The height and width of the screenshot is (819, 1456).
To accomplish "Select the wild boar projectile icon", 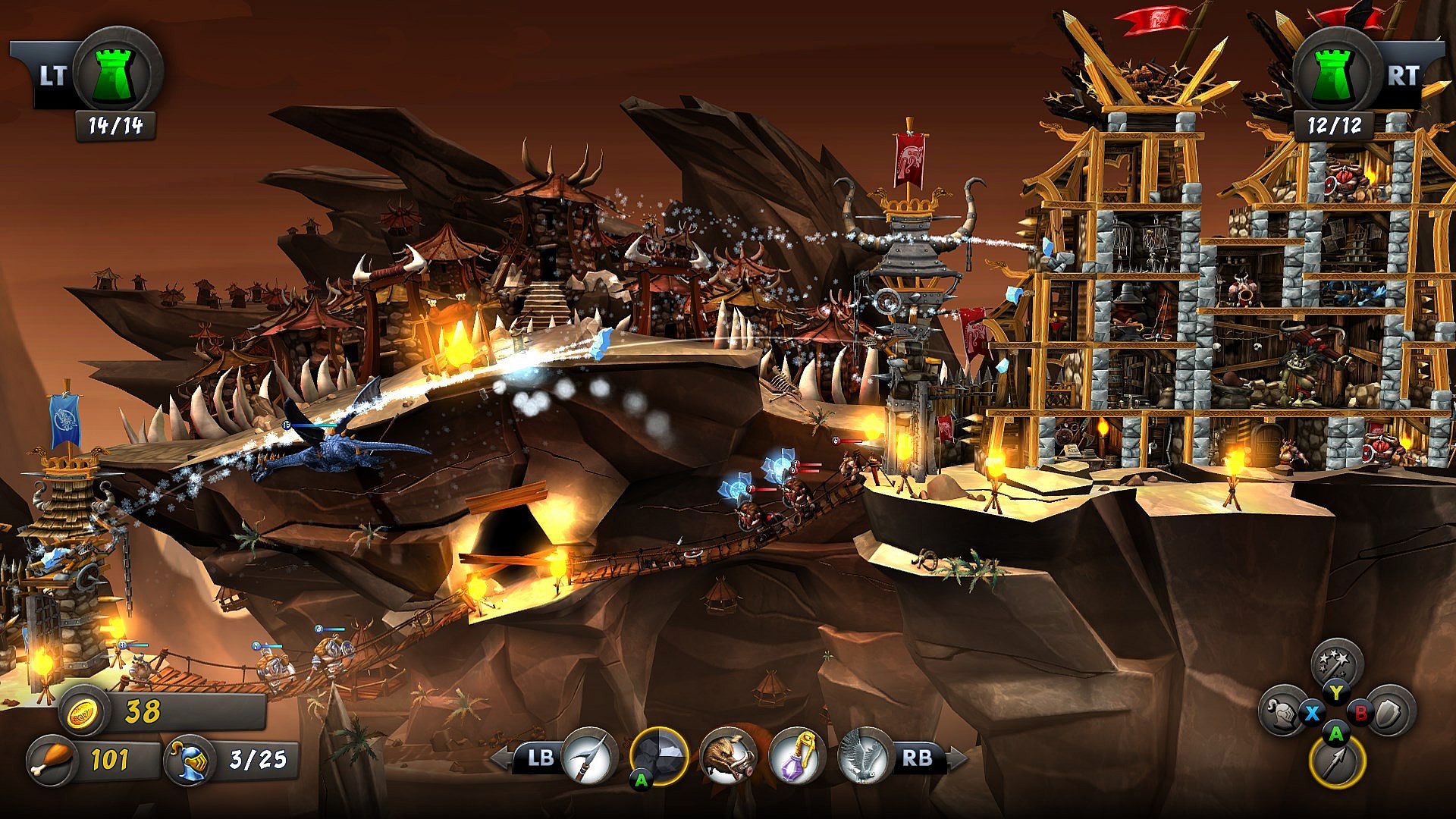I will tap(728, 756).
